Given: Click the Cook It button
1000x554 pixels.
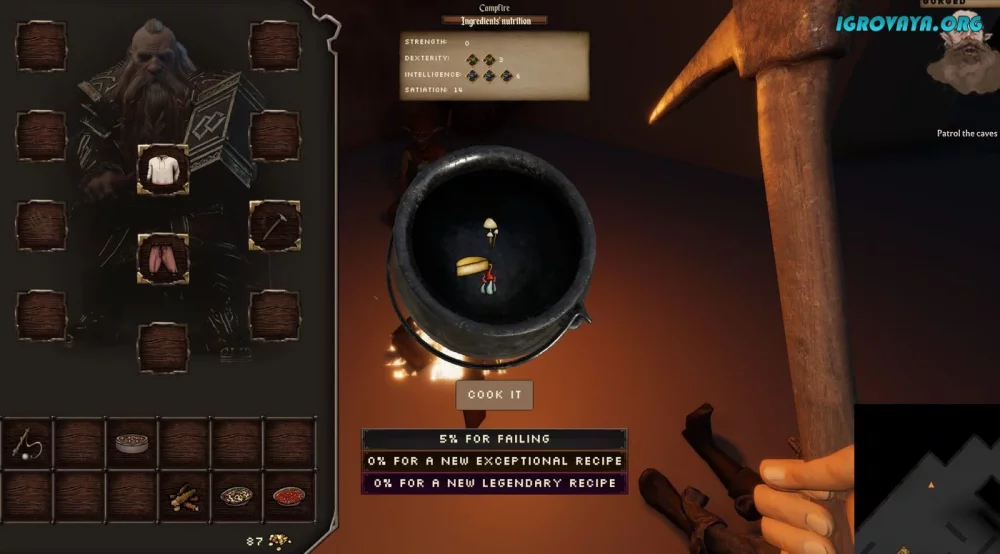Looking at the screenshot, I should (x=494, y=395).
